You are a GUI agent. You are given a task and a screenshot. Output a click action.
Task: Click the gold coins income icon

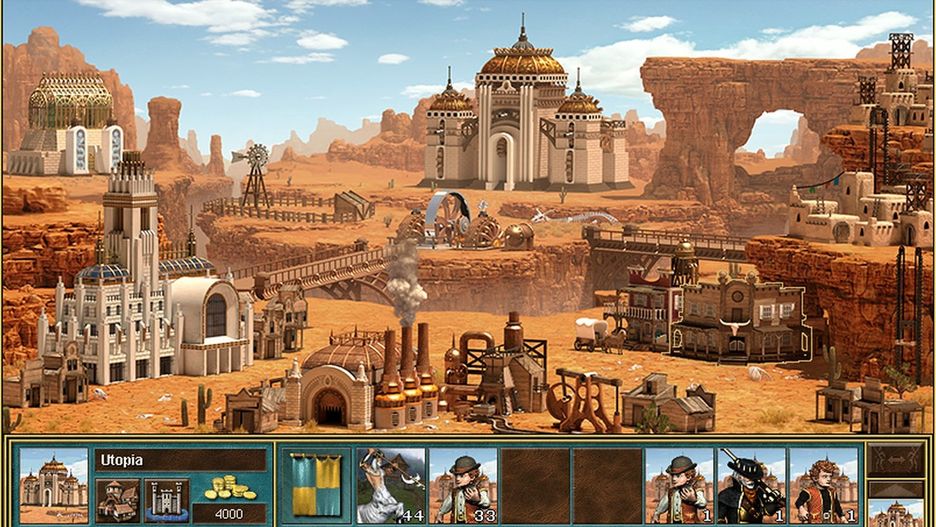click(x=231, y=488)
